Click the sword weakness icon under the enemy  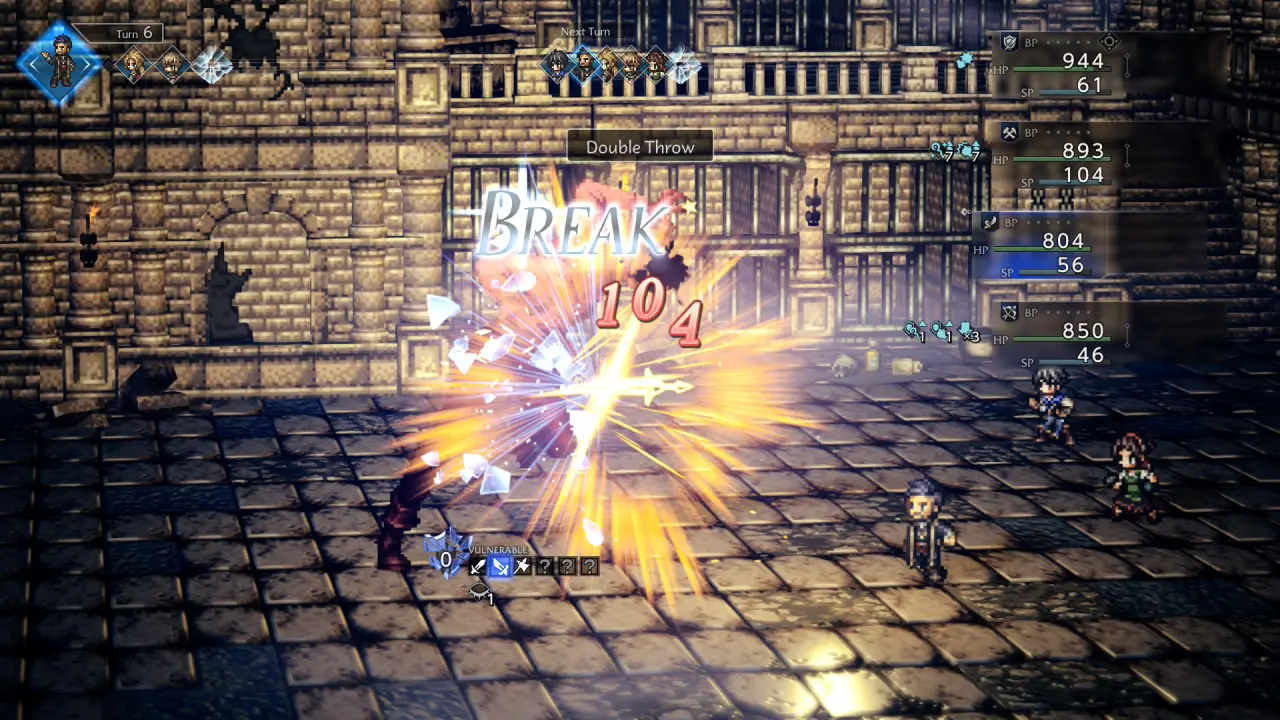click(x=479, y=567)
